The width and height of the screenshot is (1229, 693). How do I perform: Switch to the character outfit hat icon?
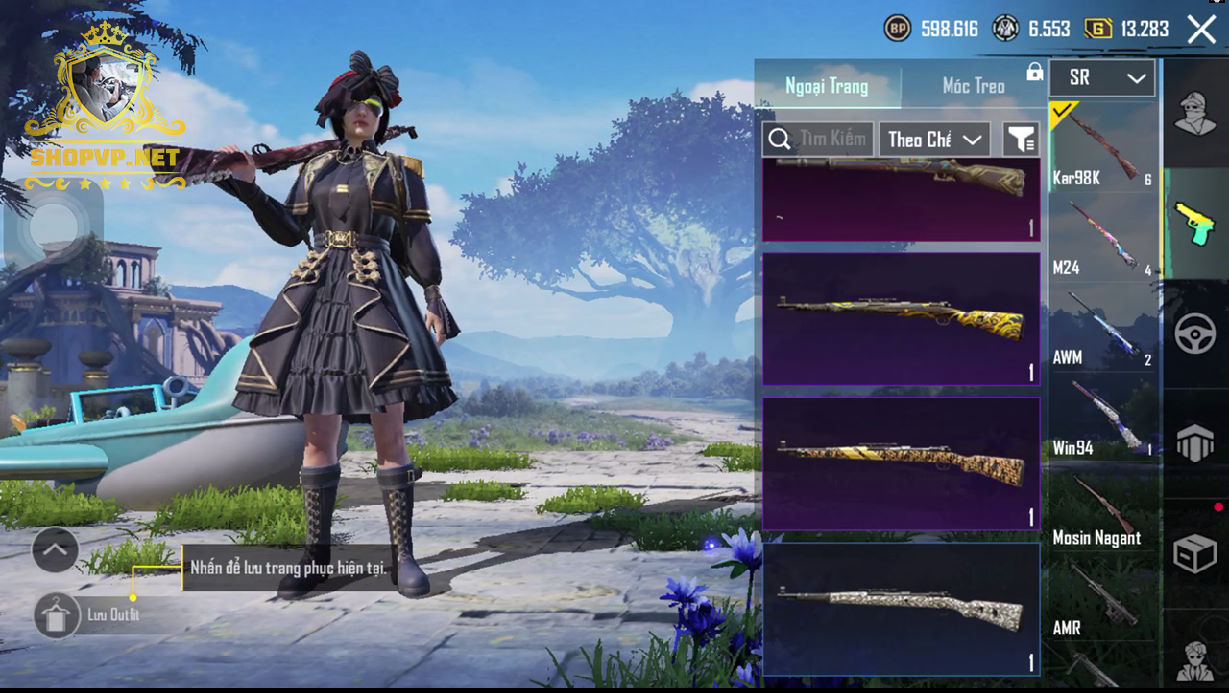[1195, 112]
